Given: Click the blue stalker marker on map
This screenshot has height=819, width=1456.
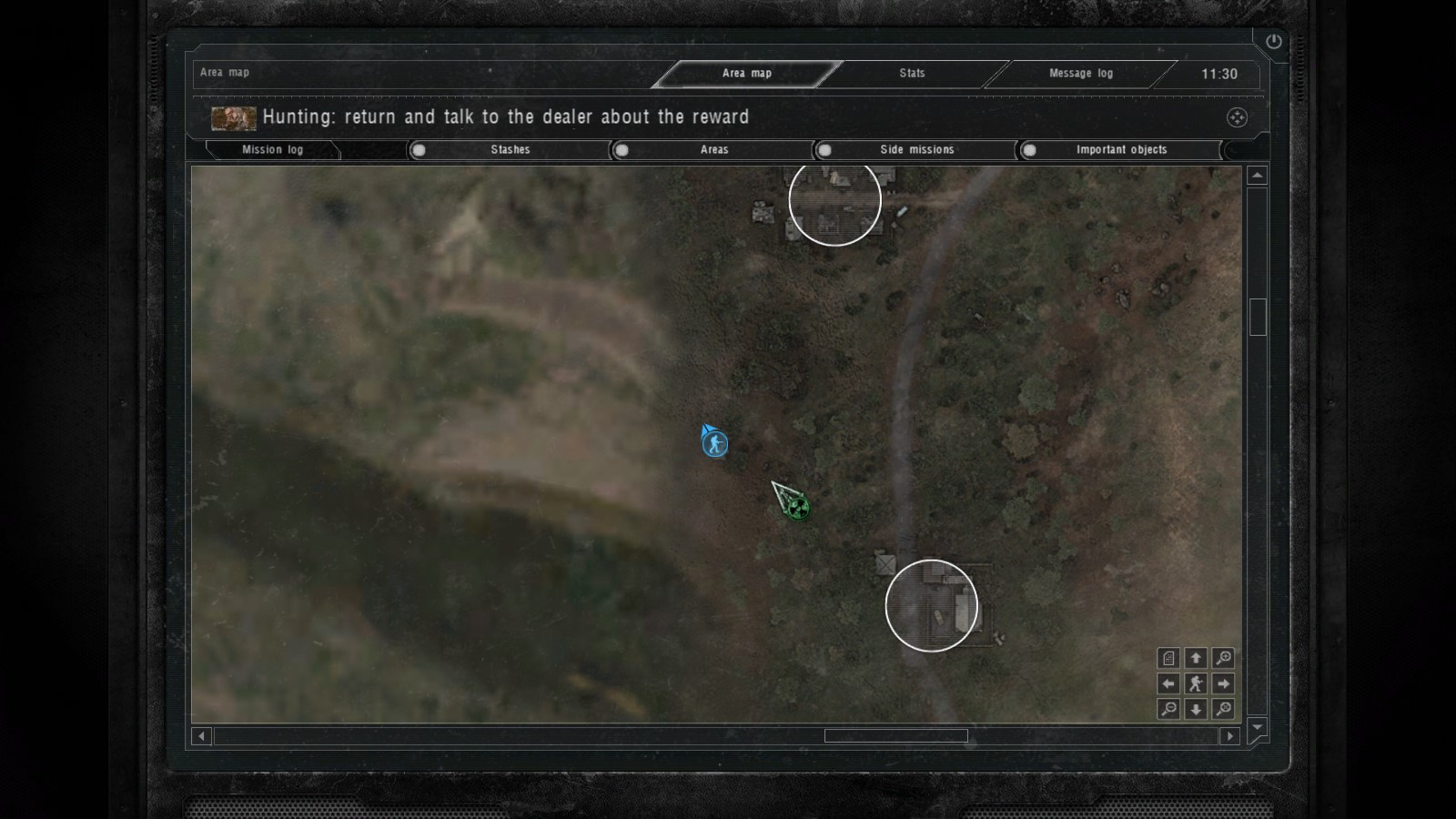Looking at the screenshot, I should (716, 444).
